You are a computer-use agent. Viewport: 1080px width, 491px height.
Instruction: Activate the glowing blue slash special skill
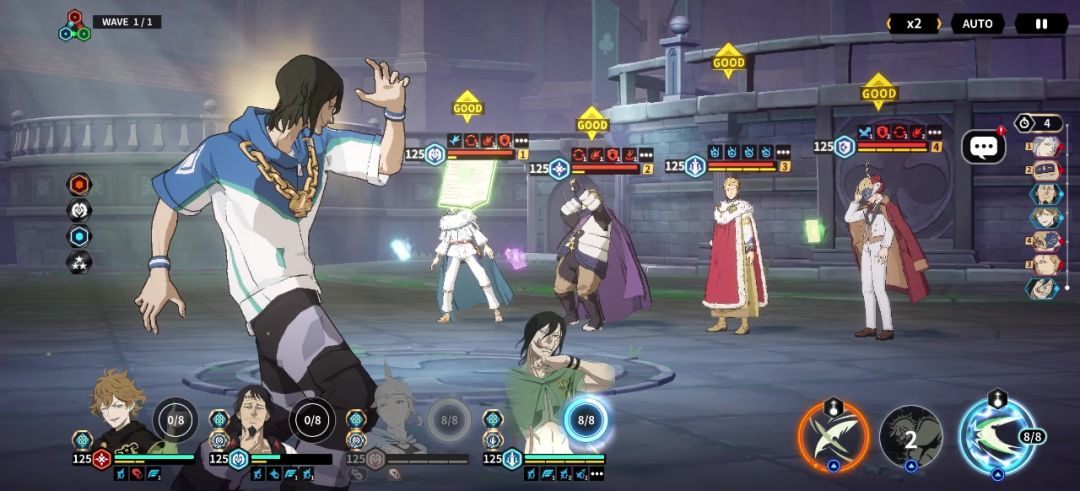995,435
